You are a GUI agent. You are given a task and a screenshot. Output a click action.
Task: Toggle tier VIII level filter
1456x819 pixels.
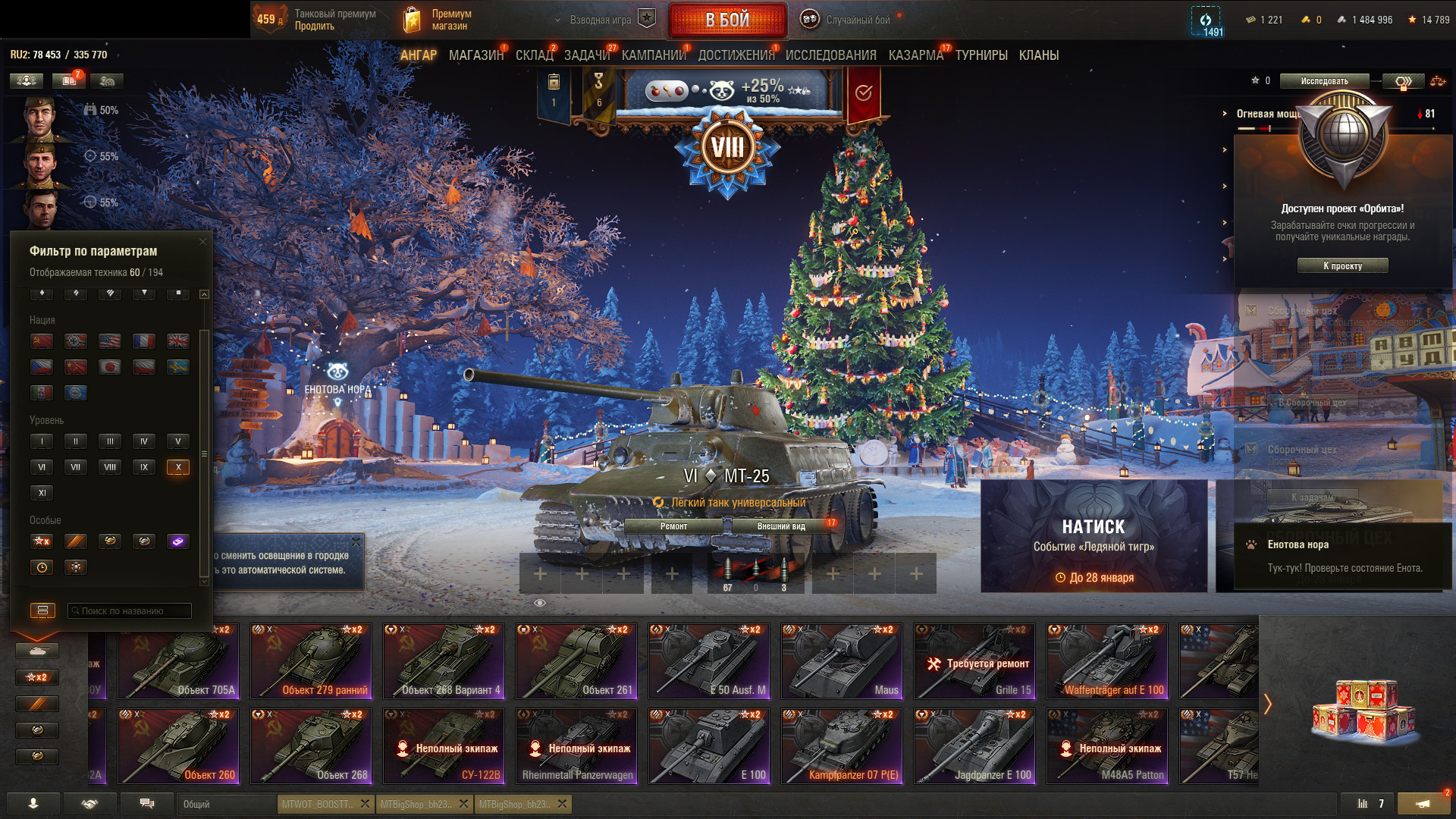tap(110, 467)
